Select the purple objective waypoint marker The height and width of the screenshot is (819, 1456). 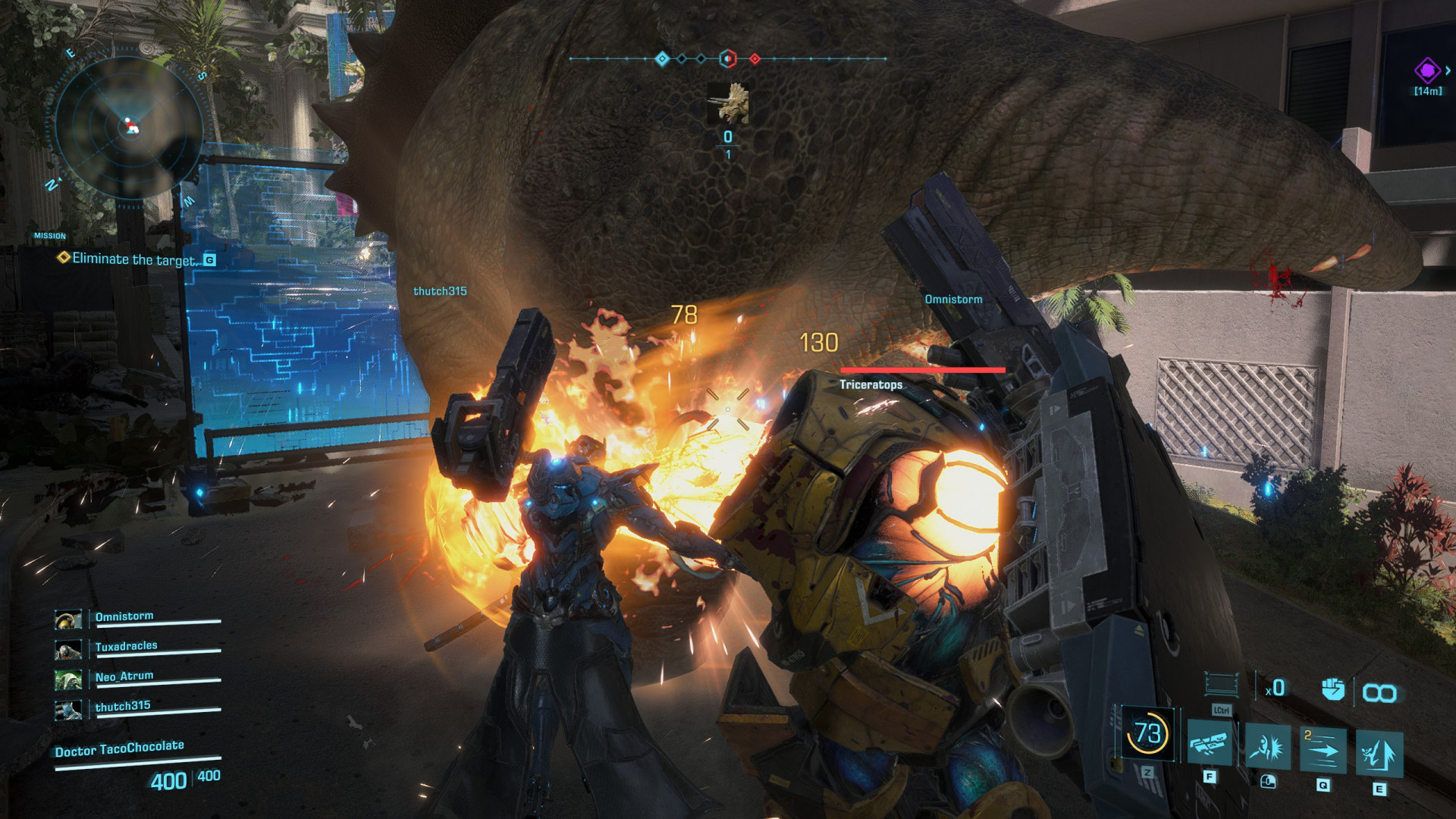pyautogui.click(x=1427, y=71)
